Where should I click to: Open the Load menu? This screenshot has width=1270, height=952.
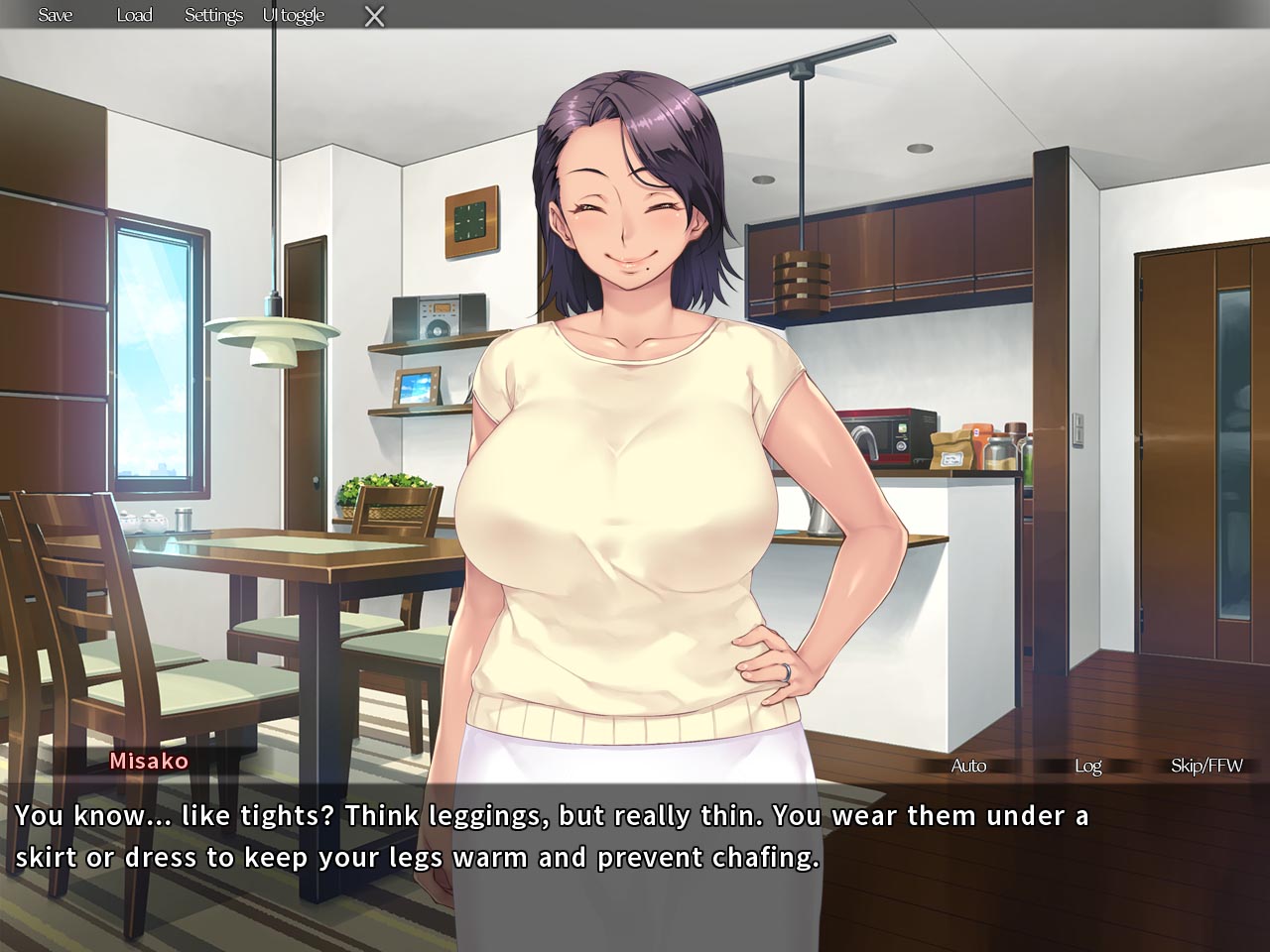[134, 15]
